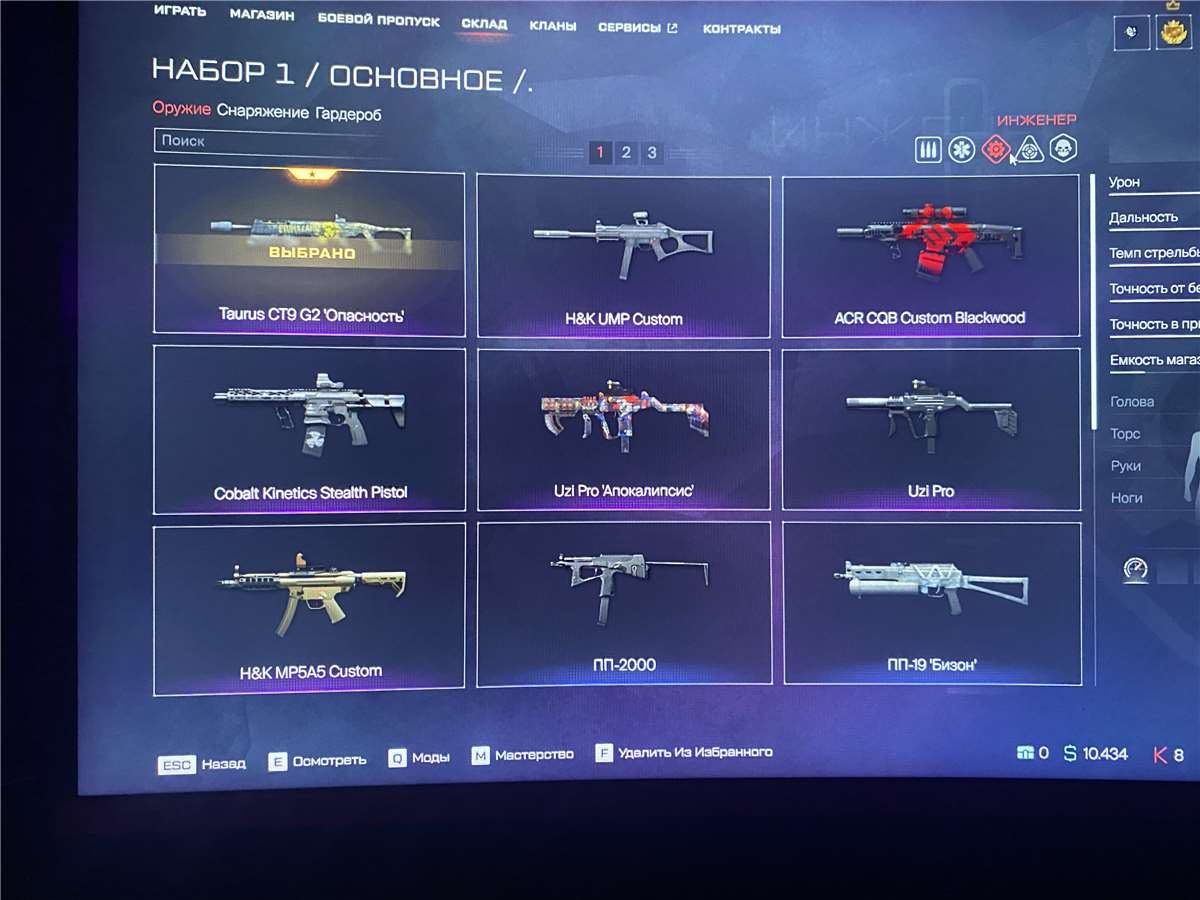Image resolution: width=1200 pixels, height=900 pixels.
Task: Go to weapon list page 3
Action: (652, 152)
